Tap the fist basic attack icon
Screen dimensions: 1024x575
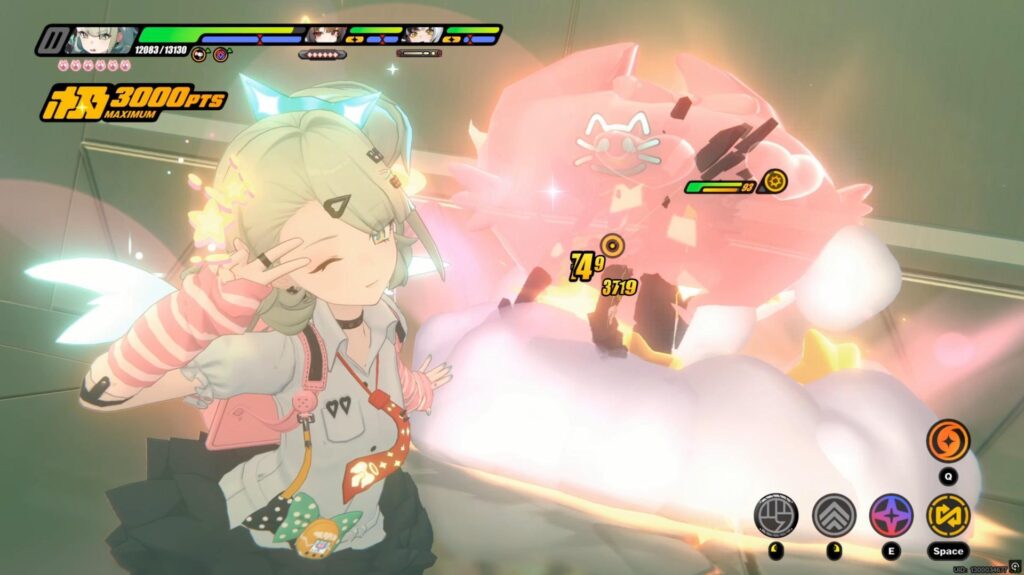click(775, 515)
